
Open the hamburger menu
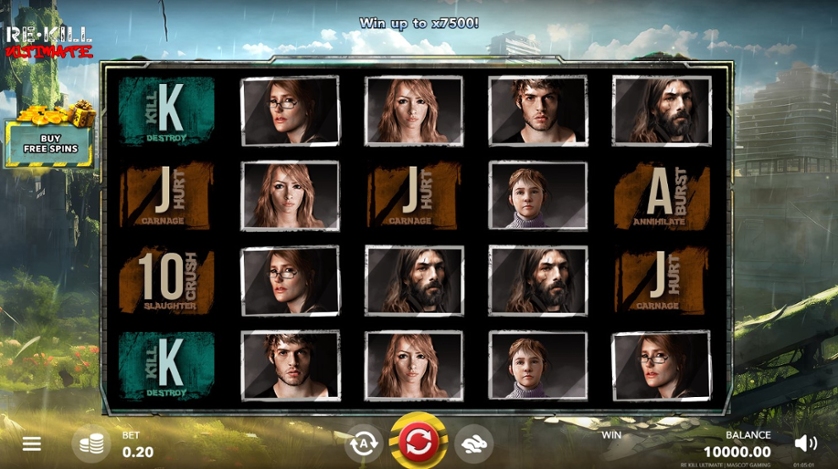pos(32,443)
